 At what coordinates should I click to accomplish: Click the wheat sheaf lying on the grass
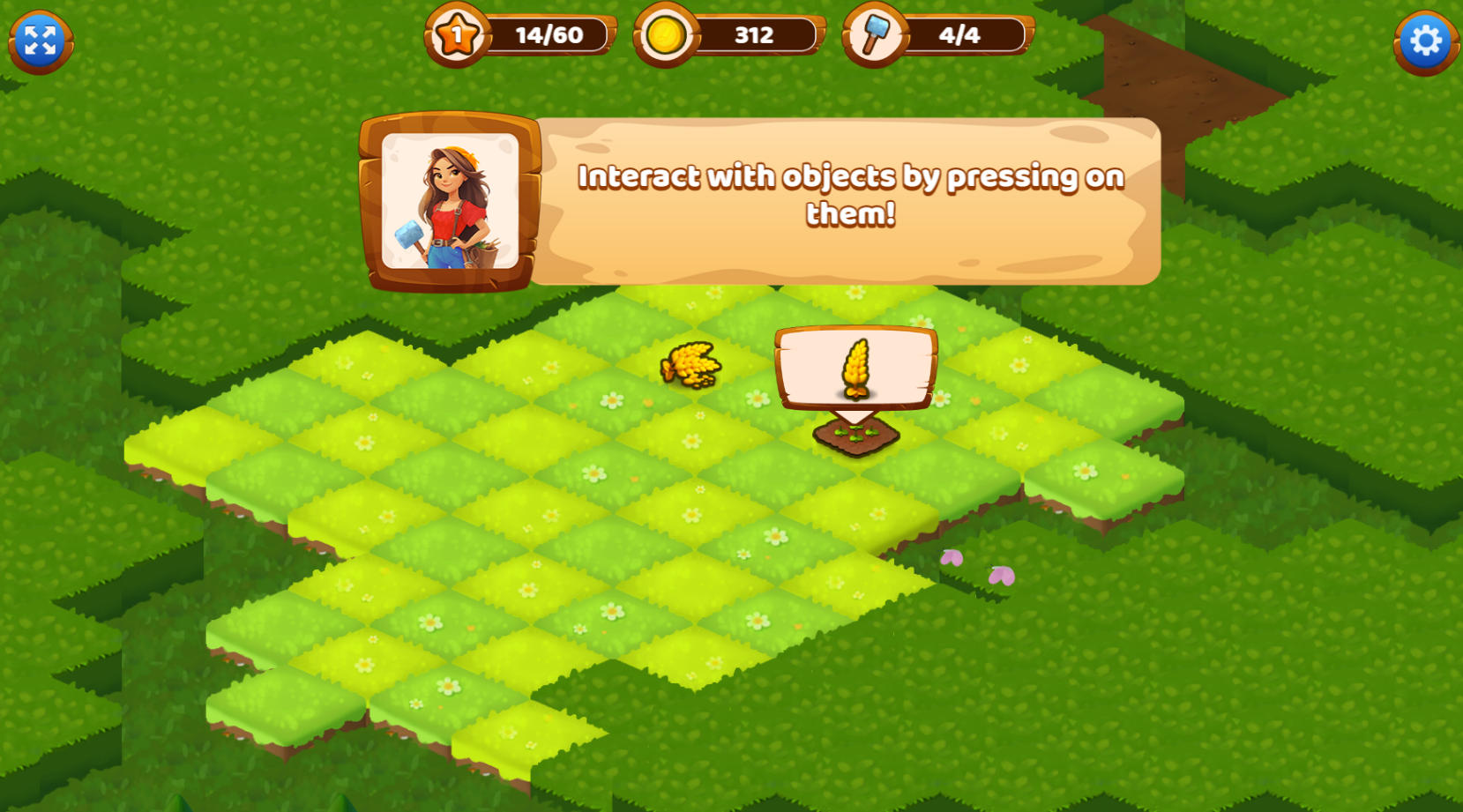687,364
